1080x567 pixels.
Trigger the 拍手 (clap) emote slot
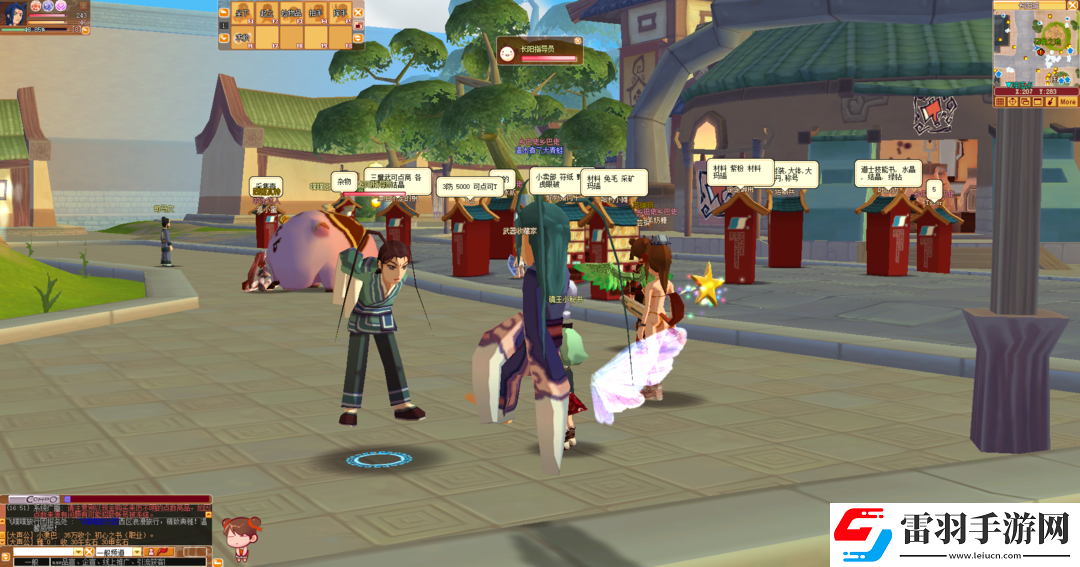click(x=316, y=13)
